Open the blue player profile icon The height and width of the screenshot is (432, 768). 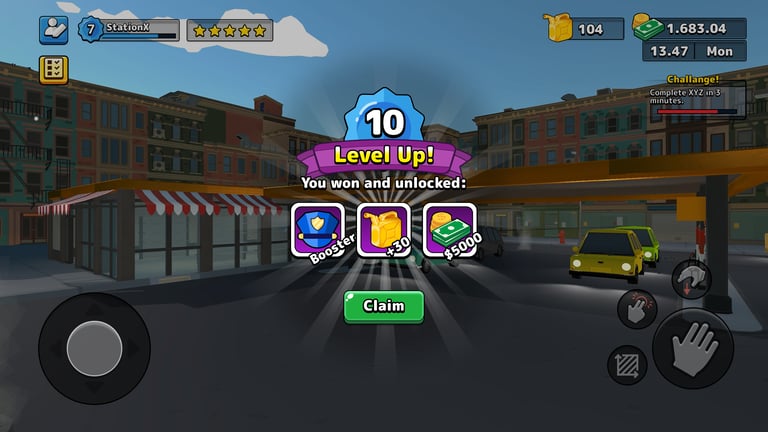(x=53, y=30)
